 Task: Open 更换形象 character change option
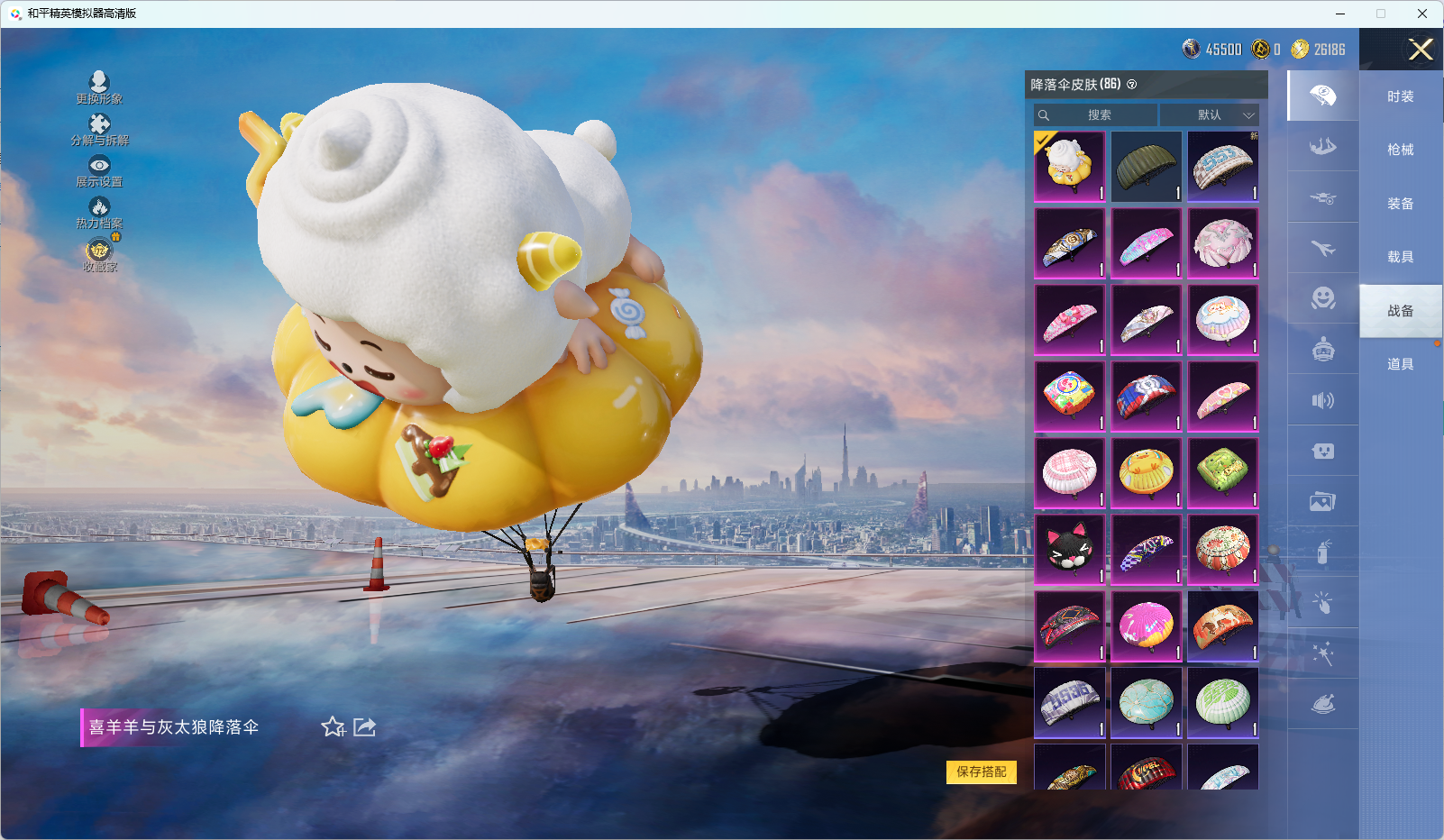tap(99, 87)
